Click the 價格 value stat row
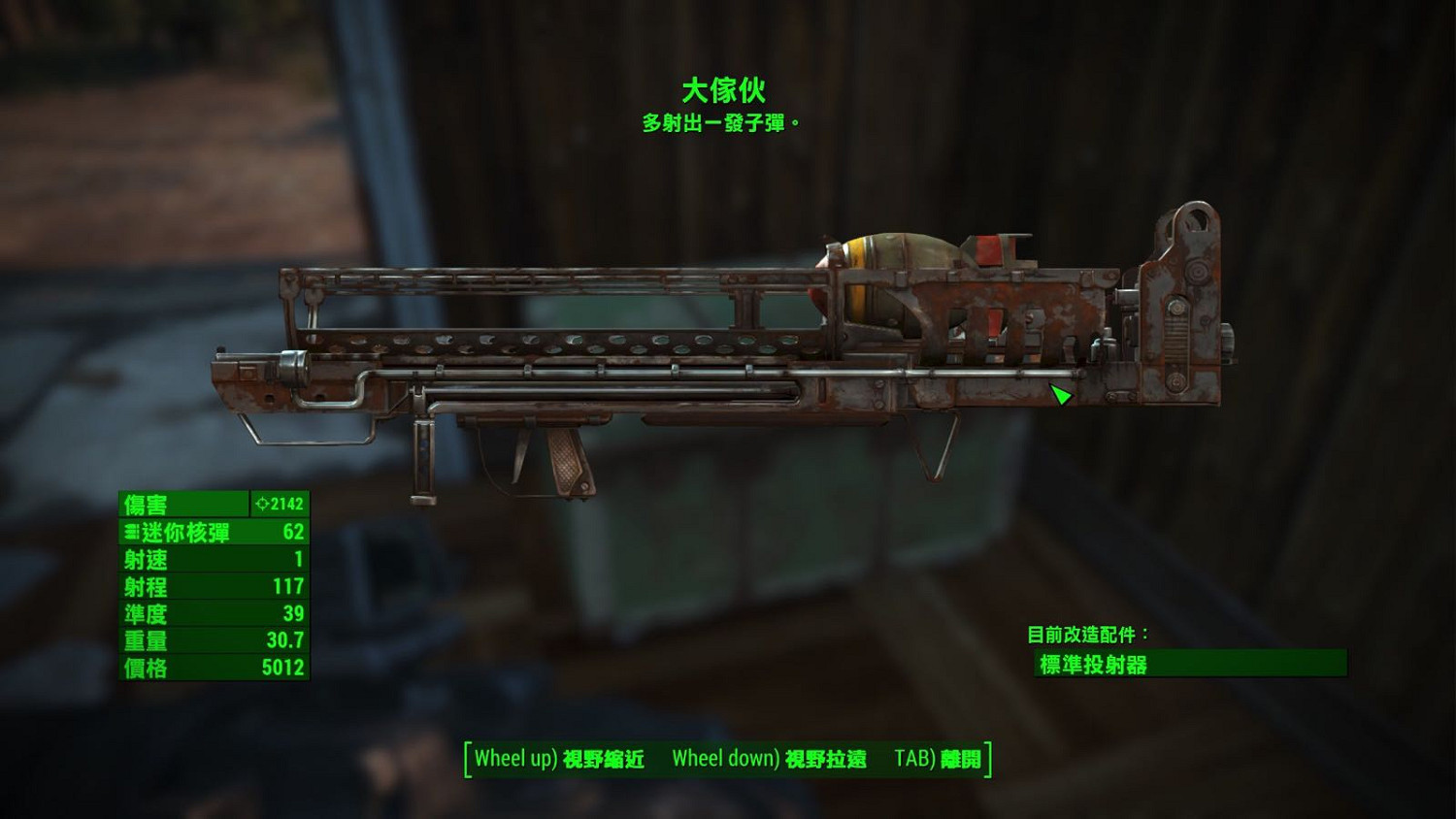Screen dimensions: 1456x819 [214, 668]
